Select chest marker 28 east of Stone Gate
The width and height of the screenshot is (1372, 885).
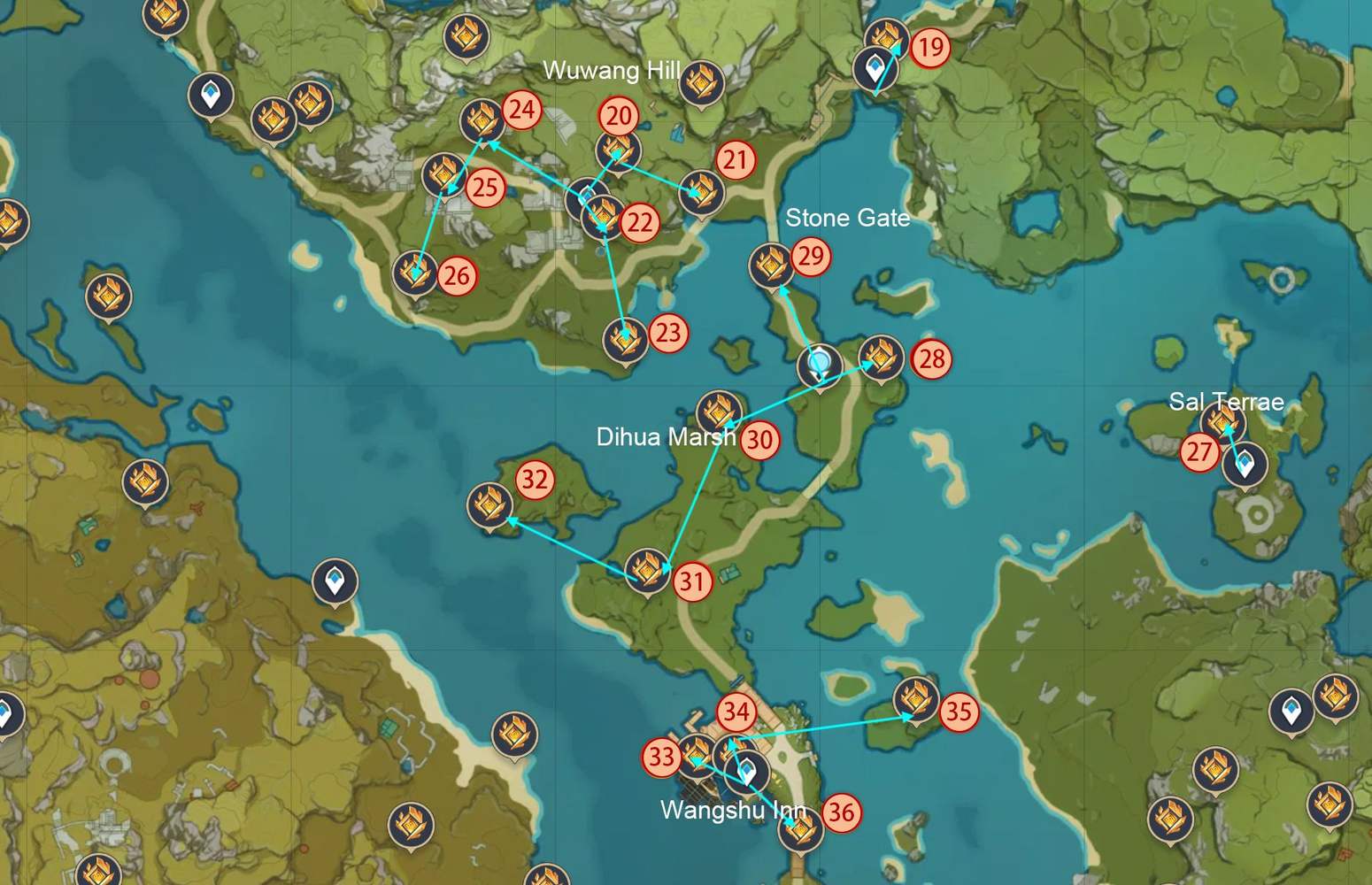click(x=881, y=359)
